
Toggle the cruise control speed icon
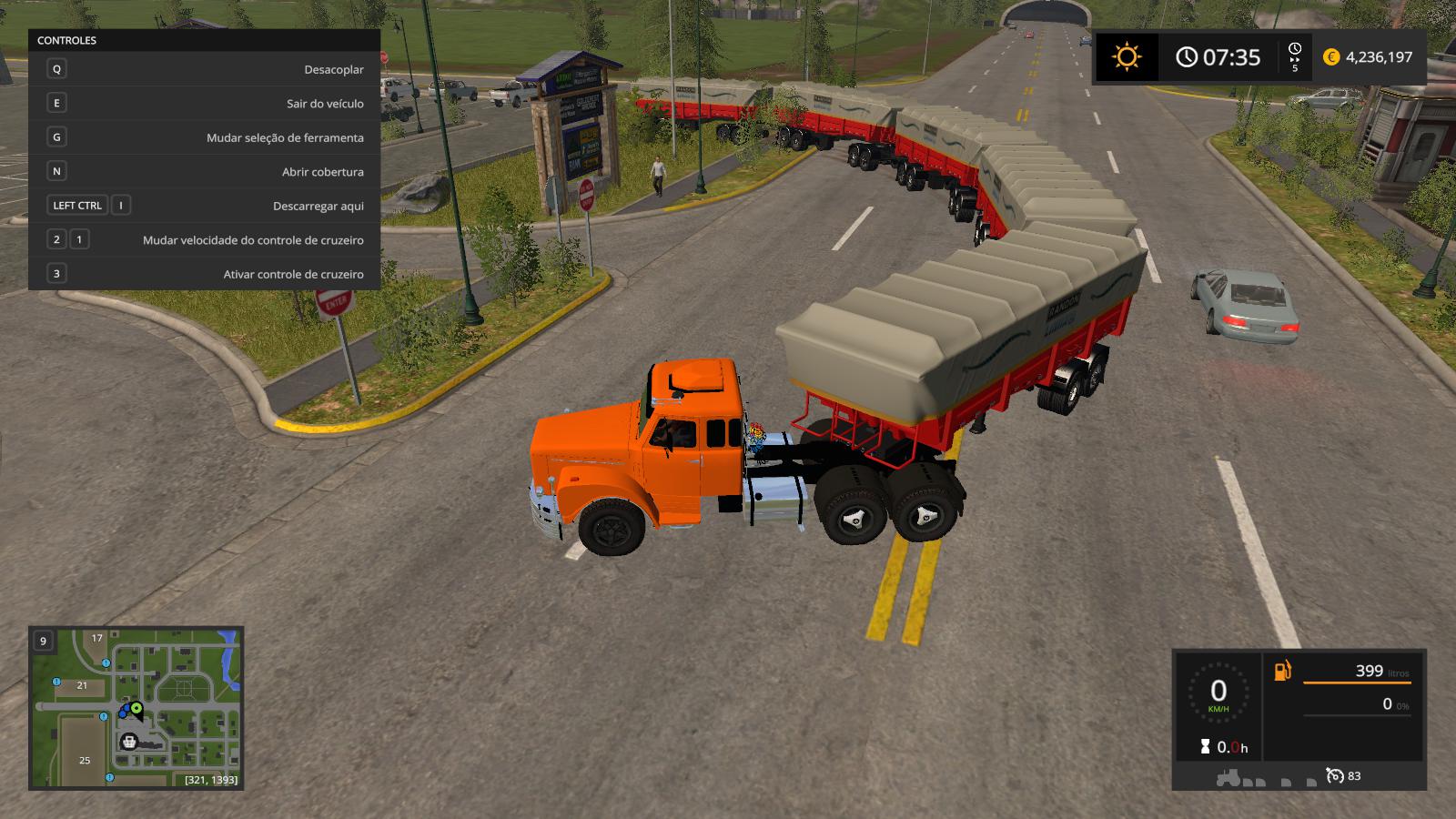(1334, 775)
